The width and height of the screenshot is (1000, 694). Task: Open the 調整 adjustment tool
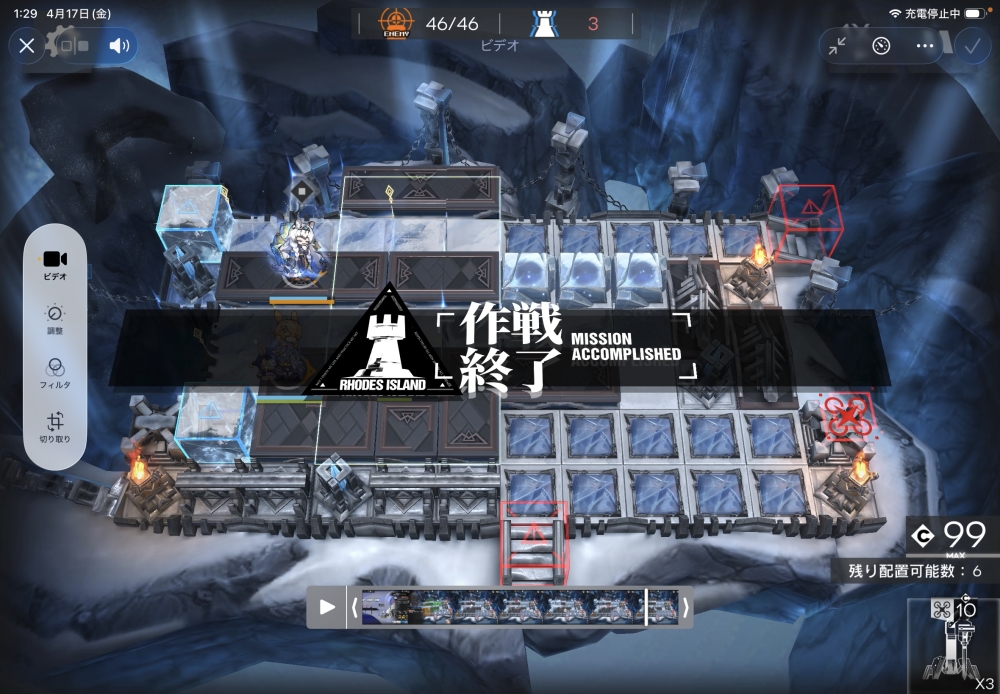point(55,318)
